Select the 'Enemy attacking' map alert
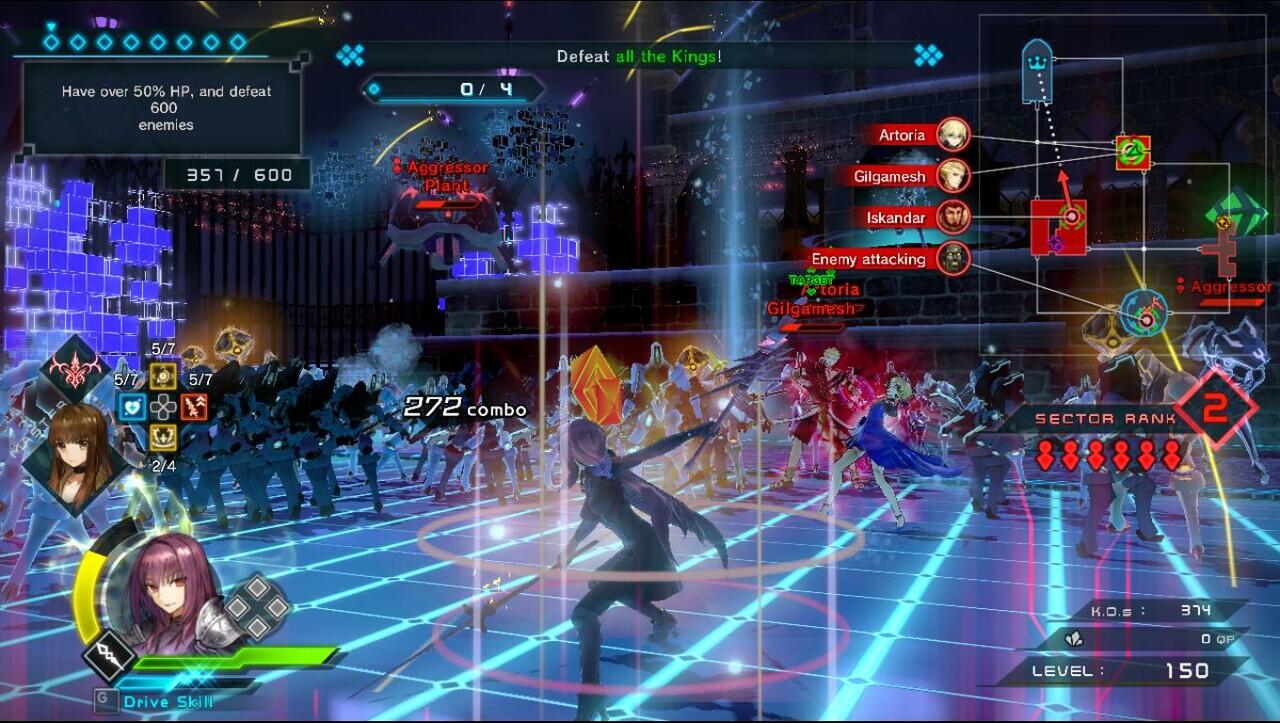The image size is (1280, 723). pos(868,259)
